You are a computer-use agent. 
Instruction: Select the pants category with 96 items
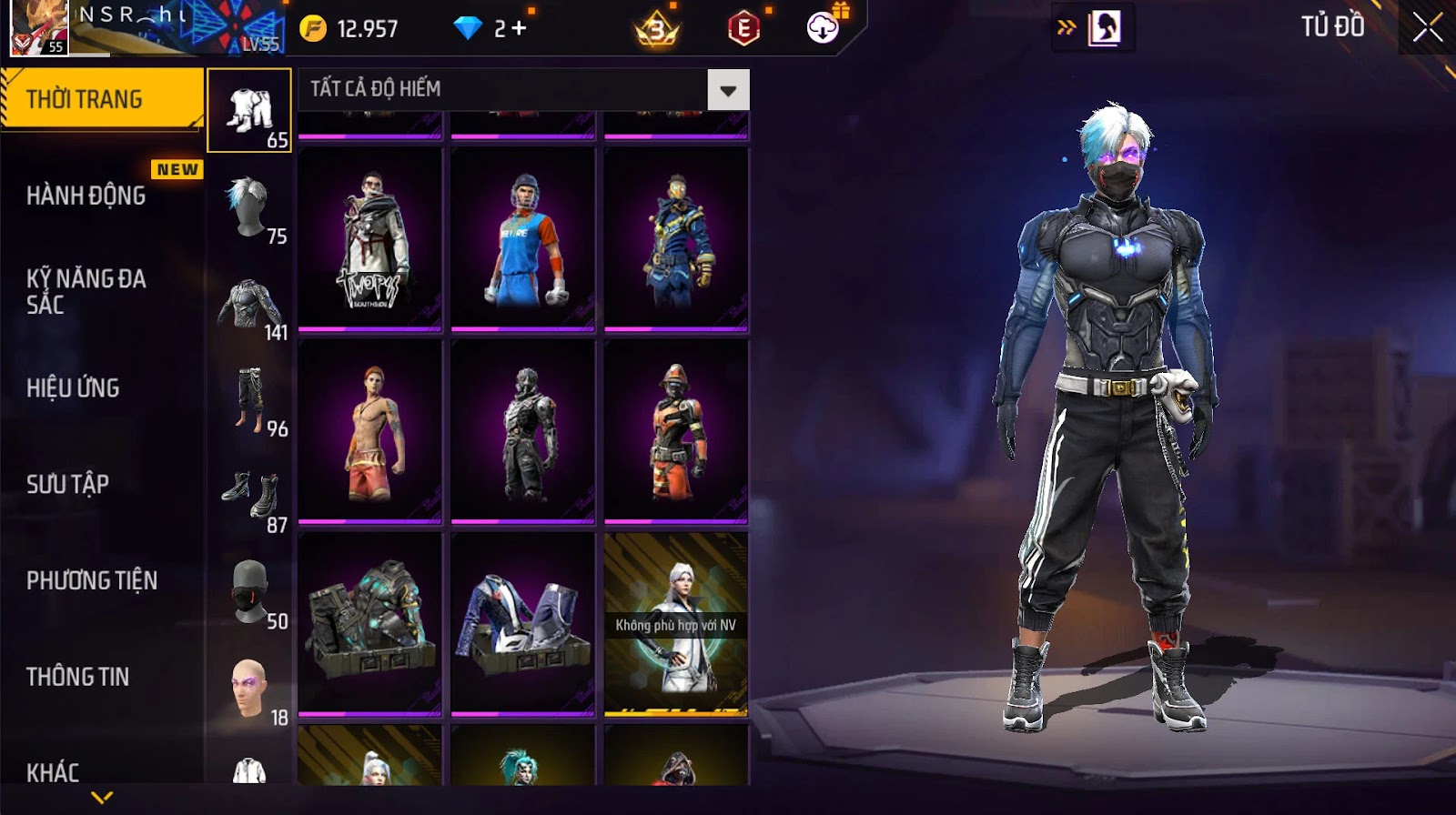point(249,402)
